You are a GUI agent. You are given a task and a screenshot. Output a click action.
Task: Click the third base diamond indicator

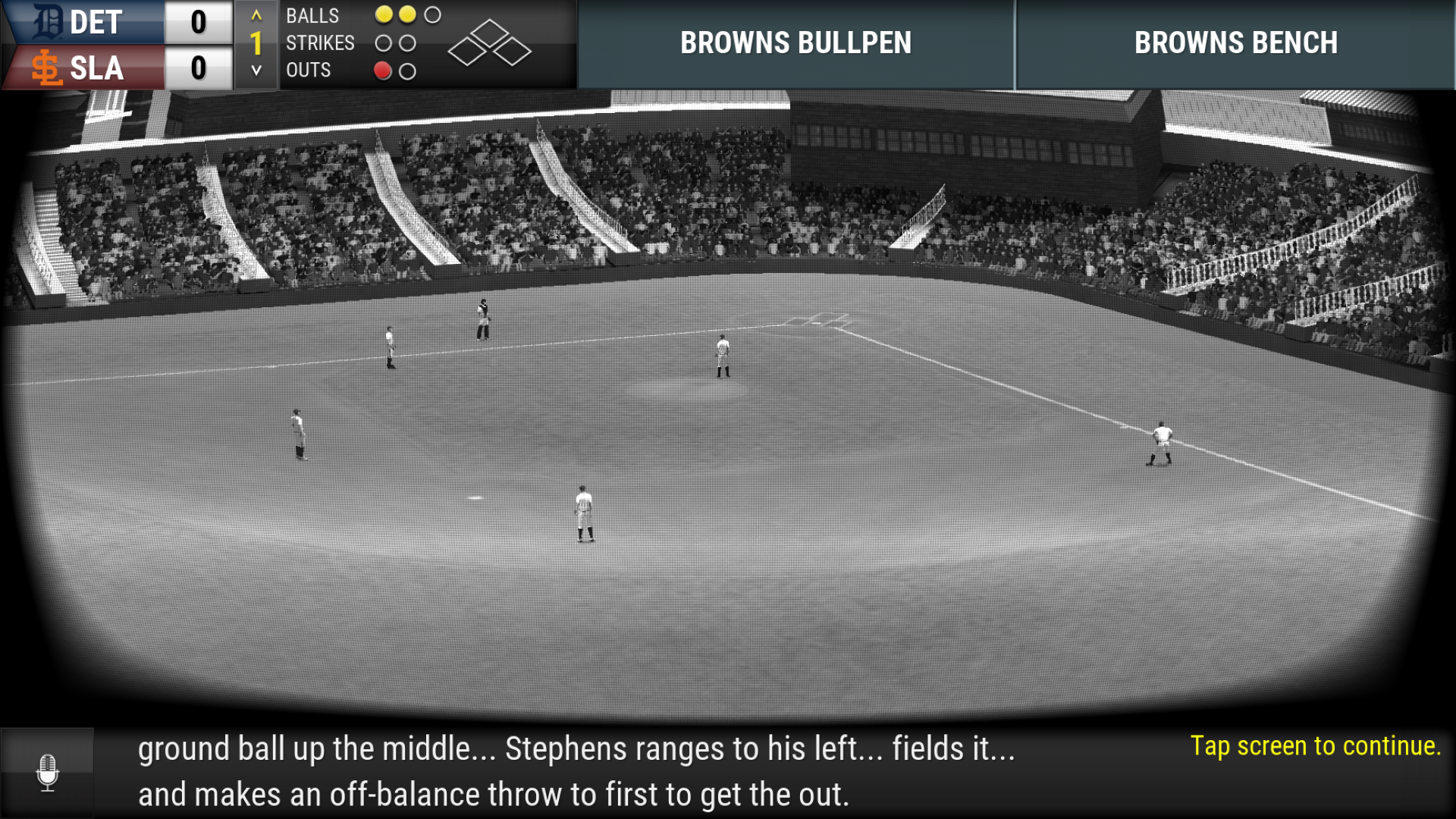(467, 51)
